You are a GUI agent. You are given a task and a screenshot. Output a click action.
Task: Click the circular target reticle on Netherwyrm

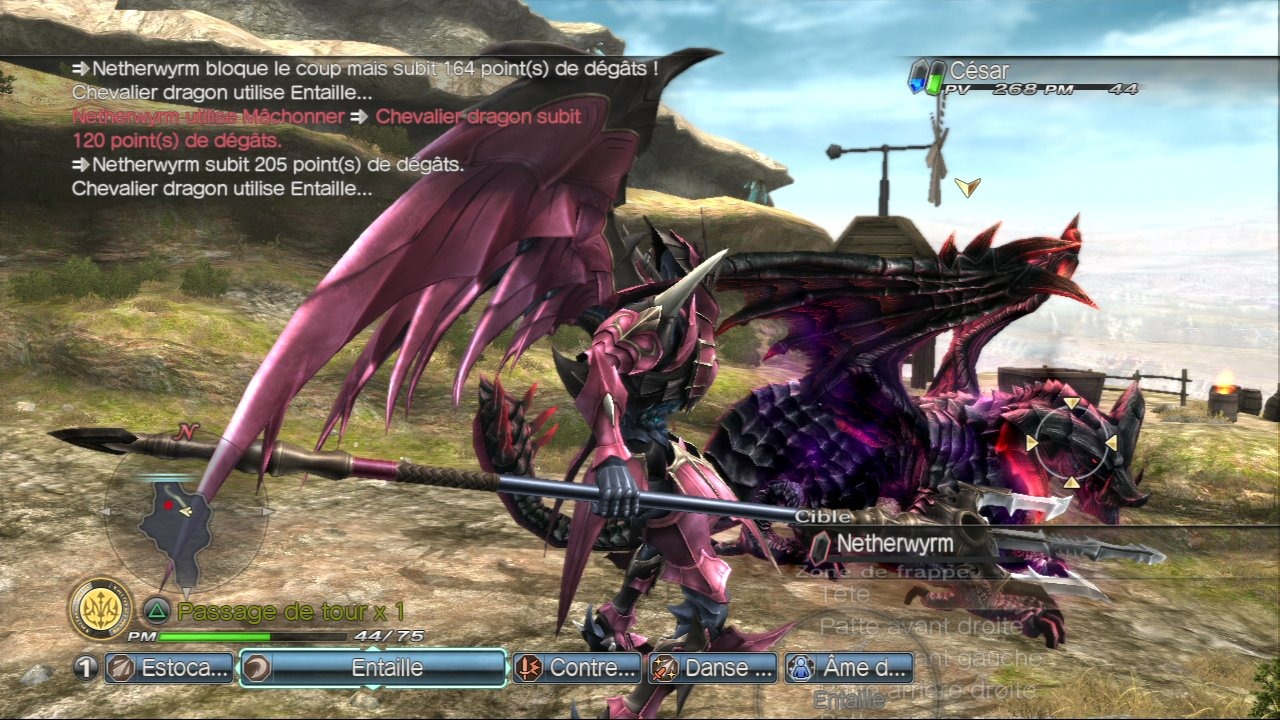[x=1071, y=442]
